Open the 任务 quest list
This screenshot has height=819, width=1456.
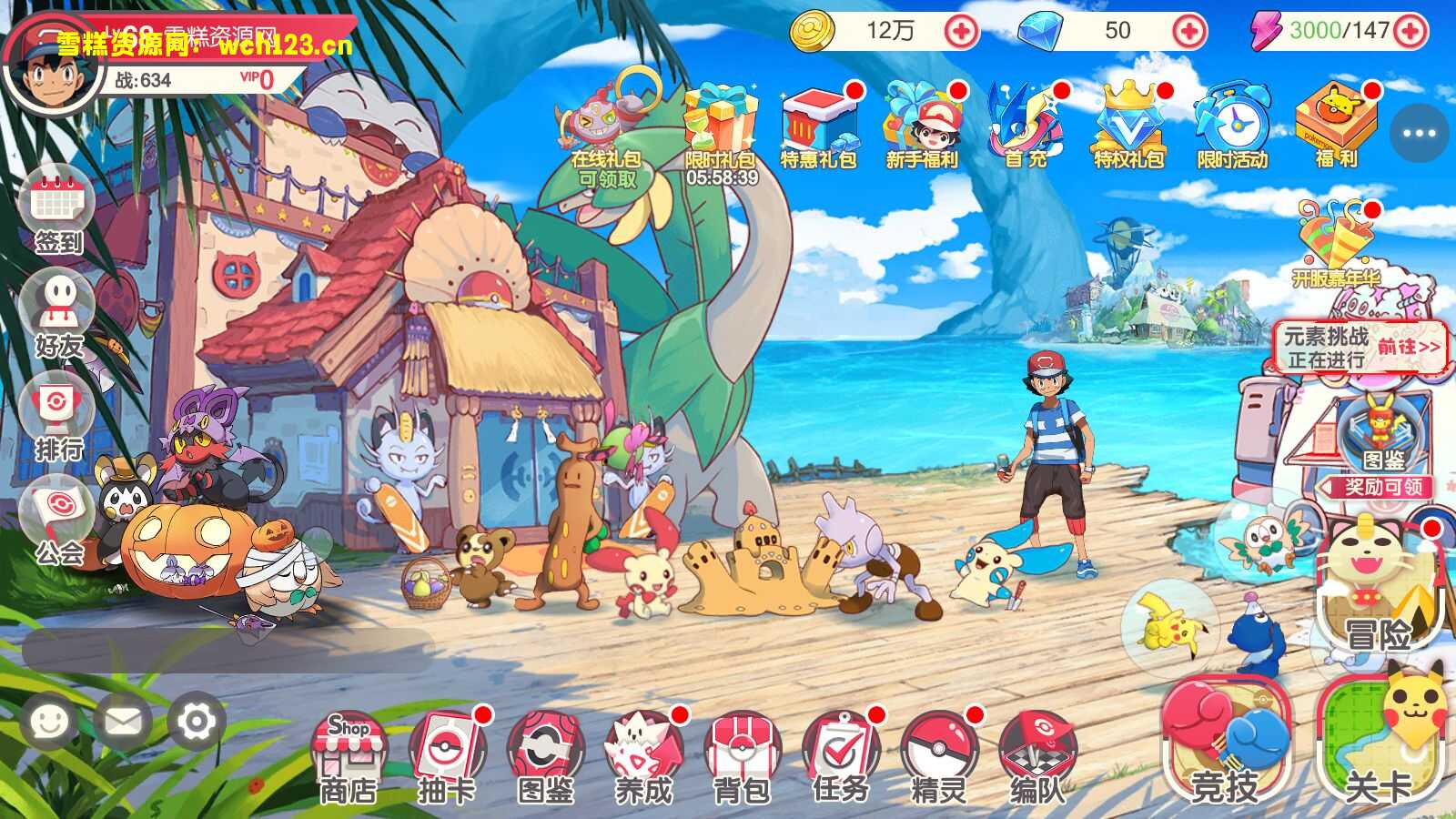(841, 755)
